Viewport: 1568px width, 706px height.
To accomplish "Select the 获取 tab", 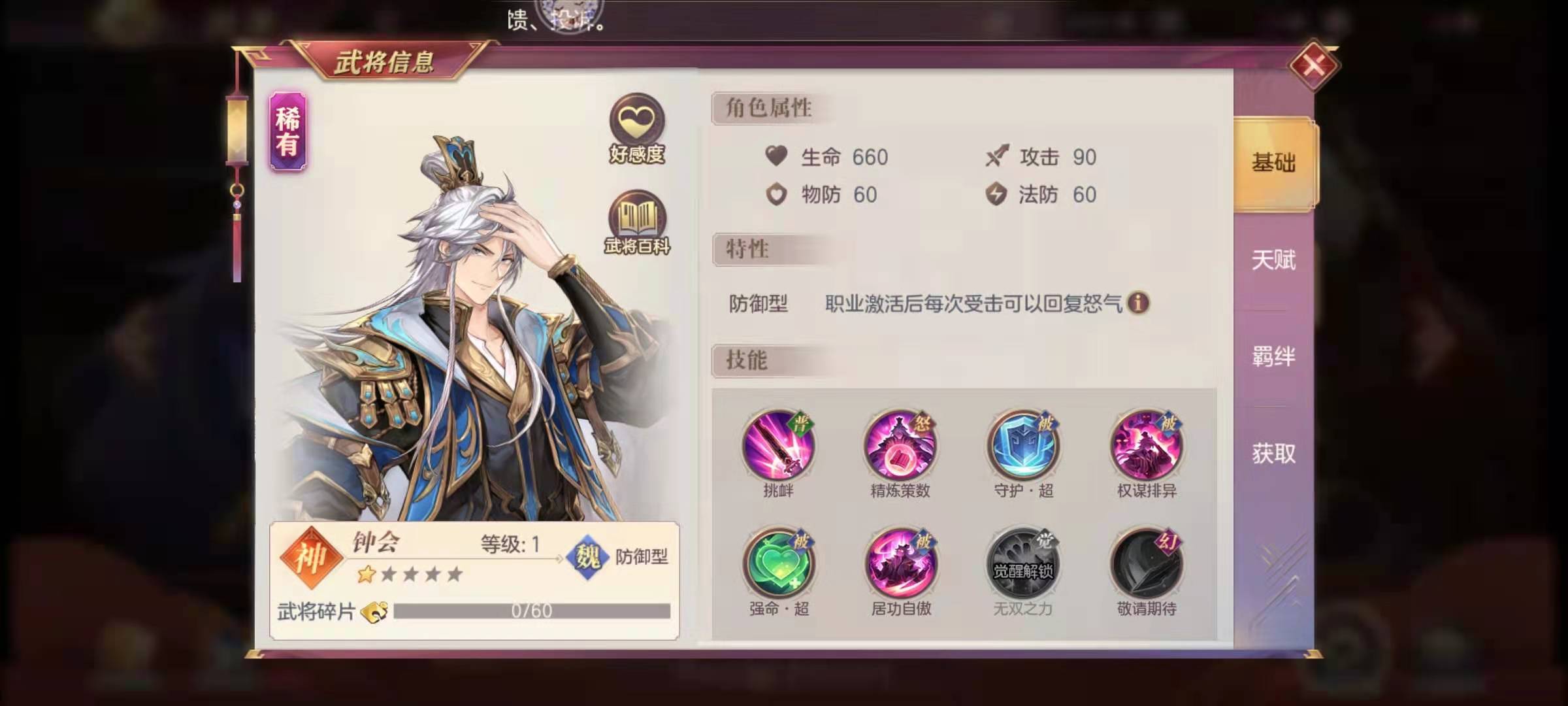I will (x=1273, y=454).
